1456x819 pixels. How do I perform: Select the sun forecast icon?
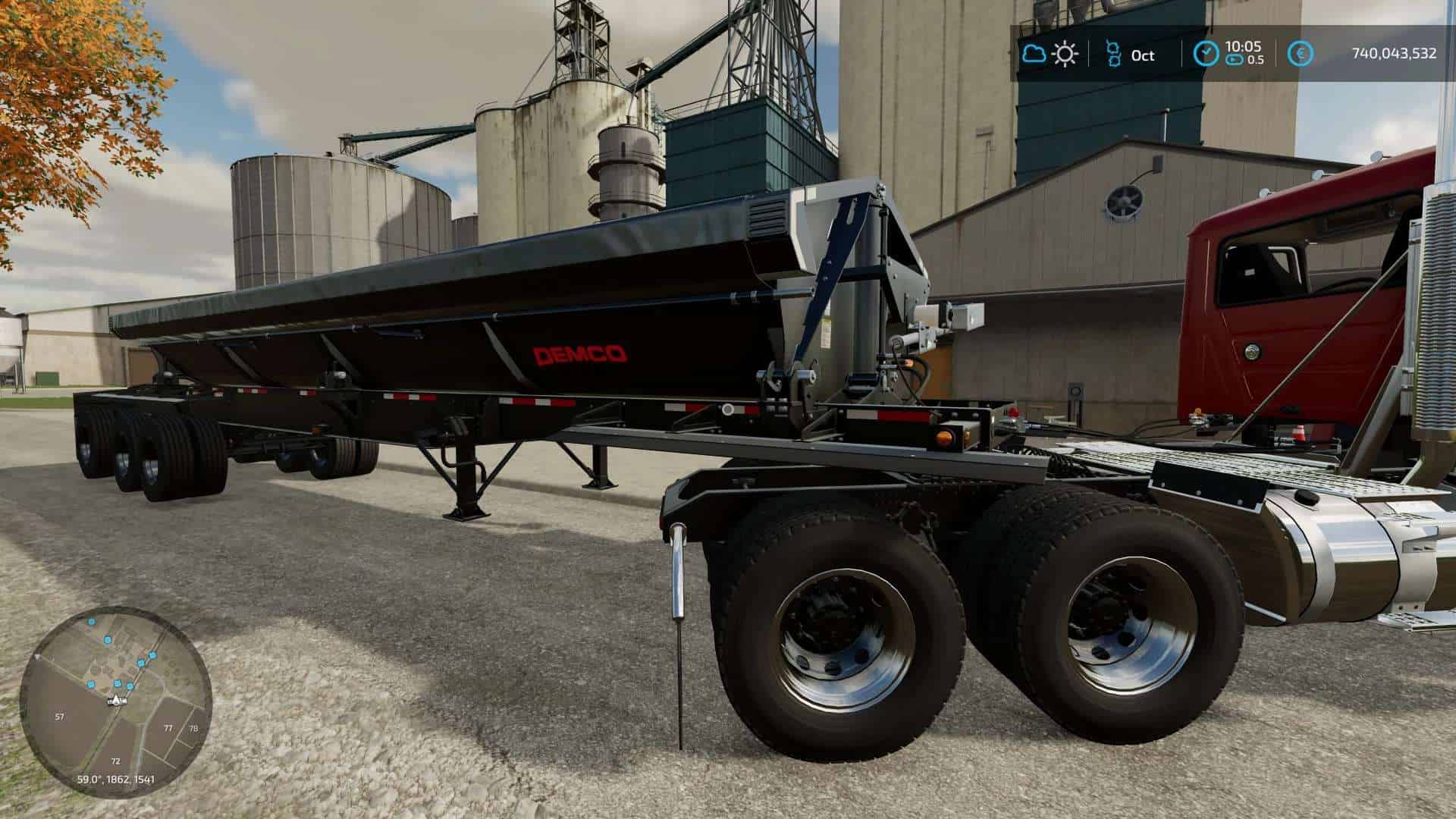[1065, 55]
